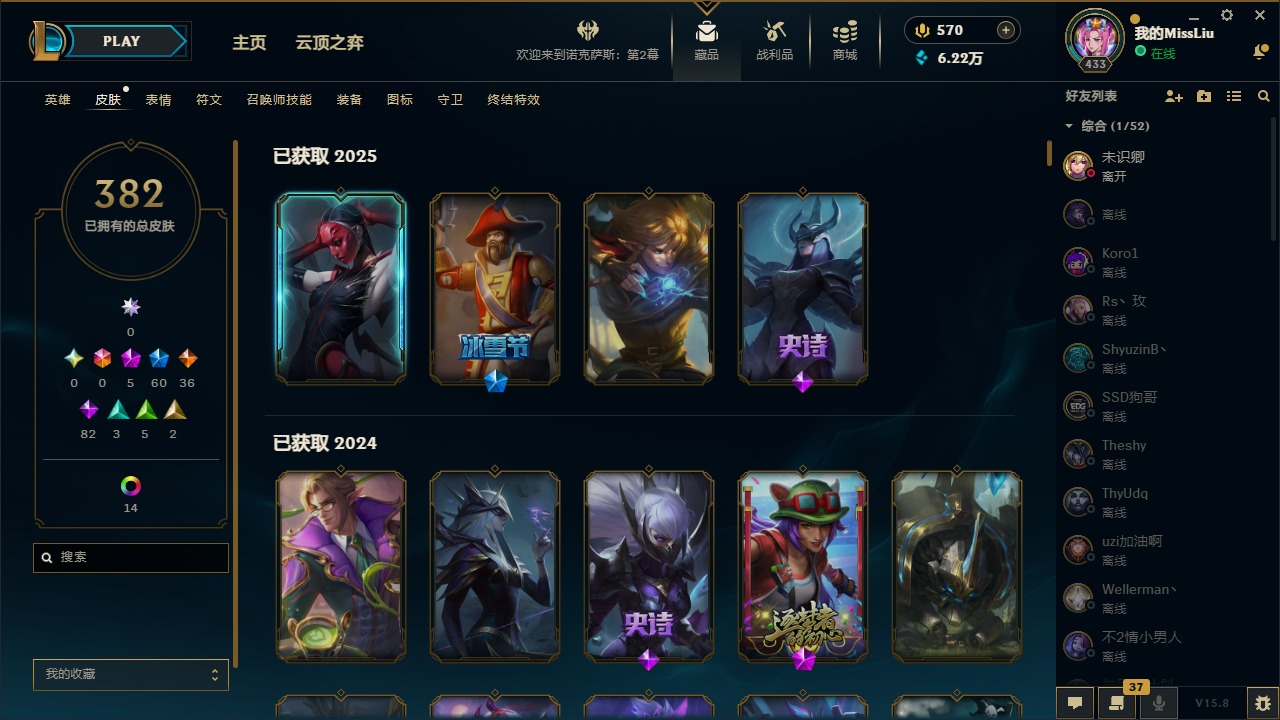Open the 我的收藏 dropdown
Viewport: 1280px width, 720px height.
tap(131, 675)
